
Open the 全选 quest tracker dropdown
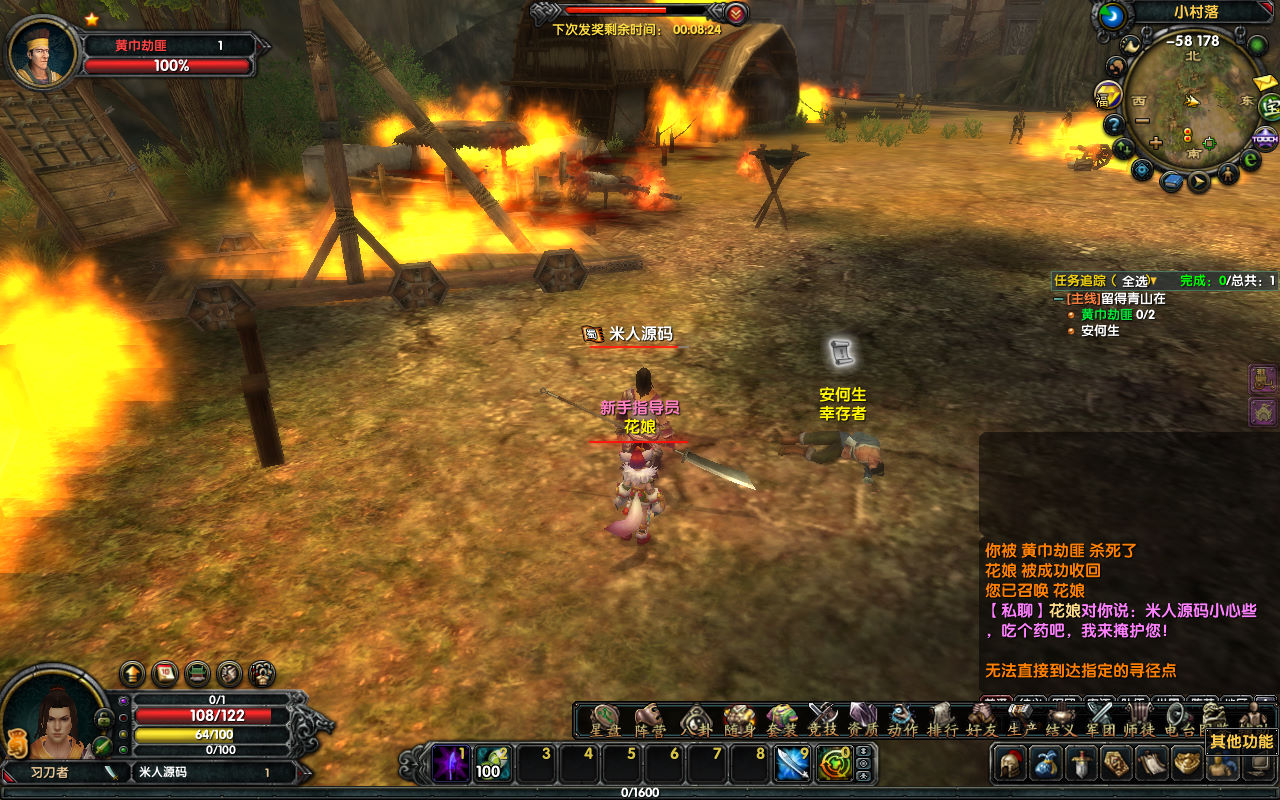click(1138, 281)
